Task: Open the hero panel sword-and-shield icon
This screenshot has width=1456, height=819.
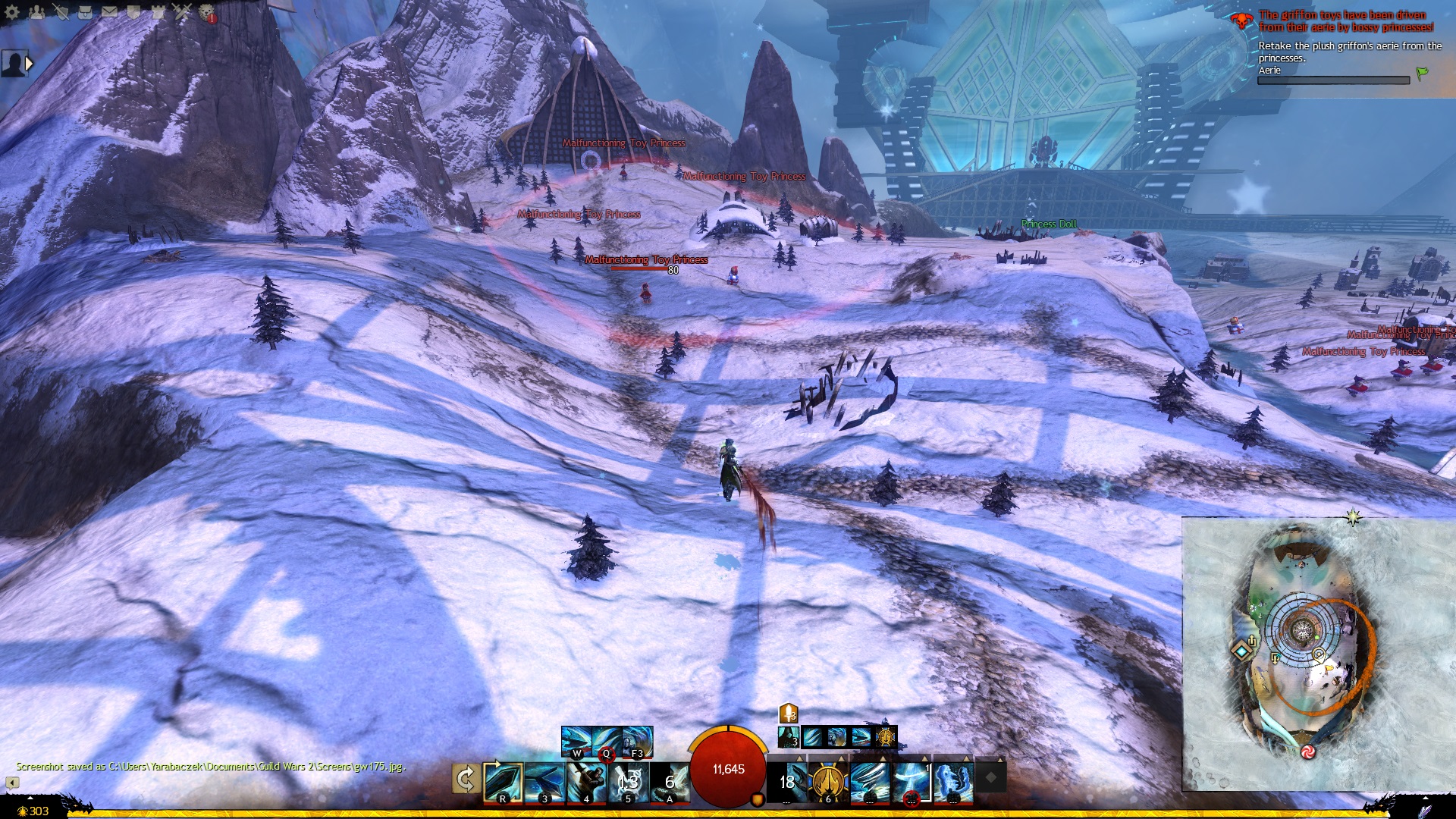Action: coord(61,11)
